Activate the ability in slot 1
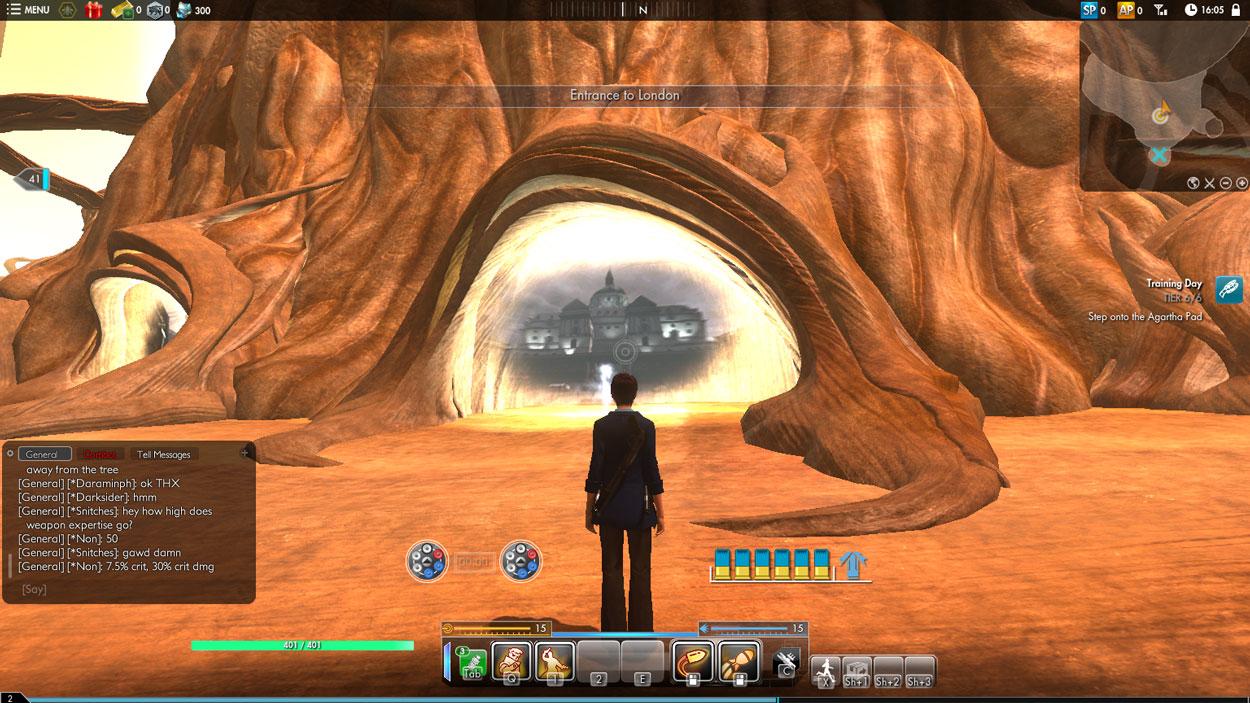The width and height of the screenshot is (1250, 703). [x=555, y=662]
